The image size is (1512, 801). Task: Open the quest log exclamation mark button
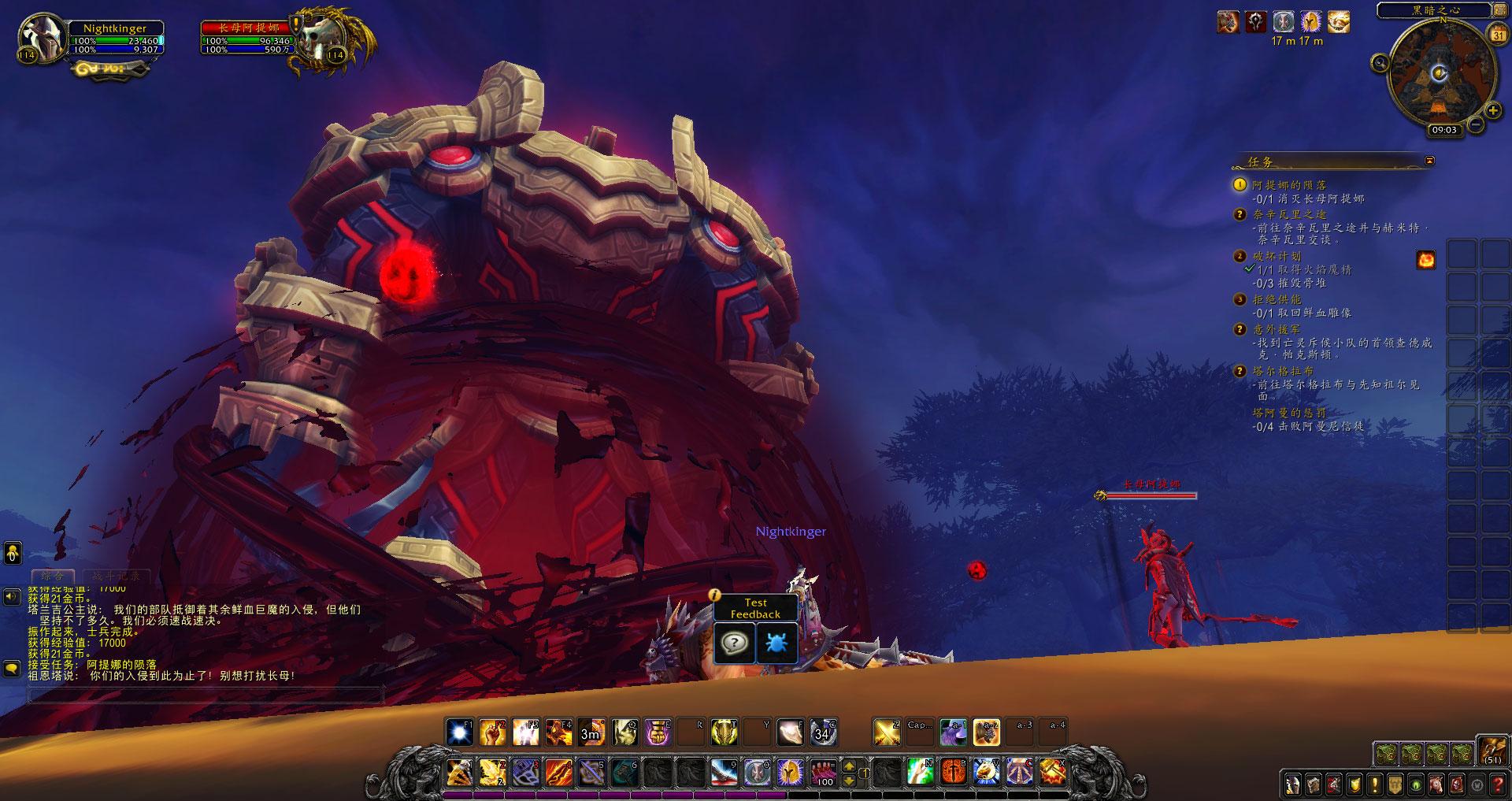point(1375,784)
